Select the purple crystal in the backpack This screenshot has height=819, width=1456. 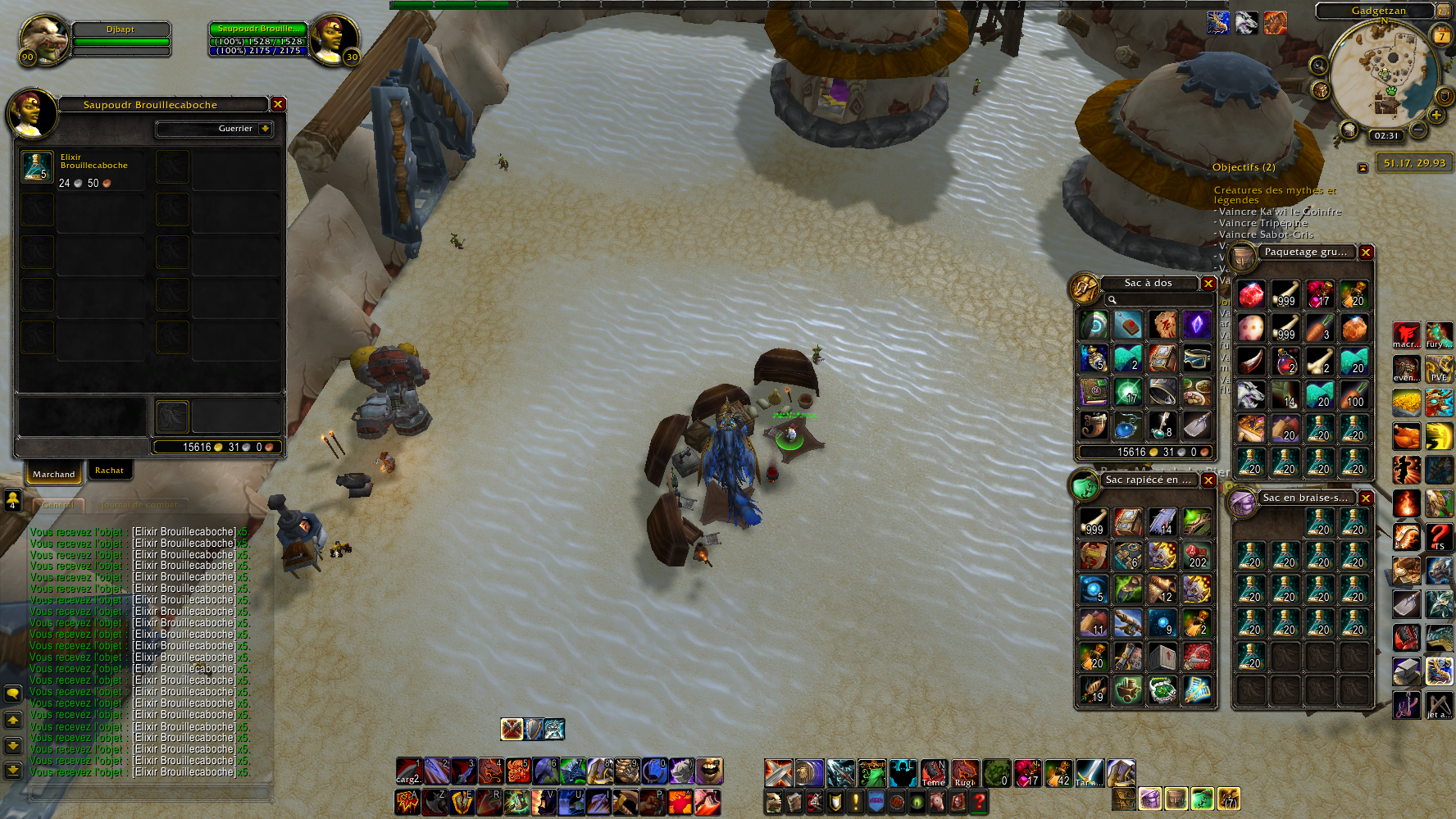1196,325
